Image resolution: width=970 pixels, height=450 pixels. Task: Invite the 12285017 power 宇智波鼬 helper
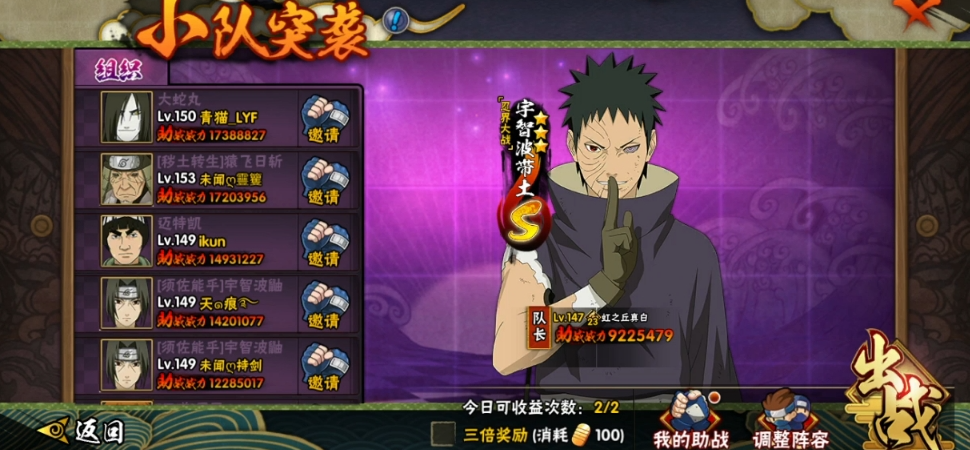[x=322, y=365]
